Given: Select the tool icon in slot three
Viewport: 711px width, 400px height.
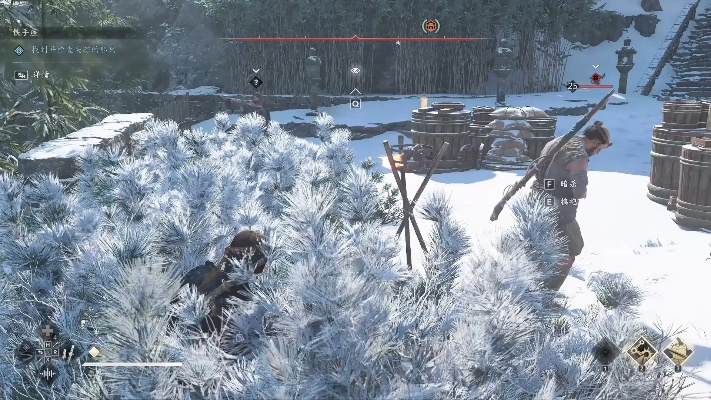Looking at the screenshot, I should (678, 350).
